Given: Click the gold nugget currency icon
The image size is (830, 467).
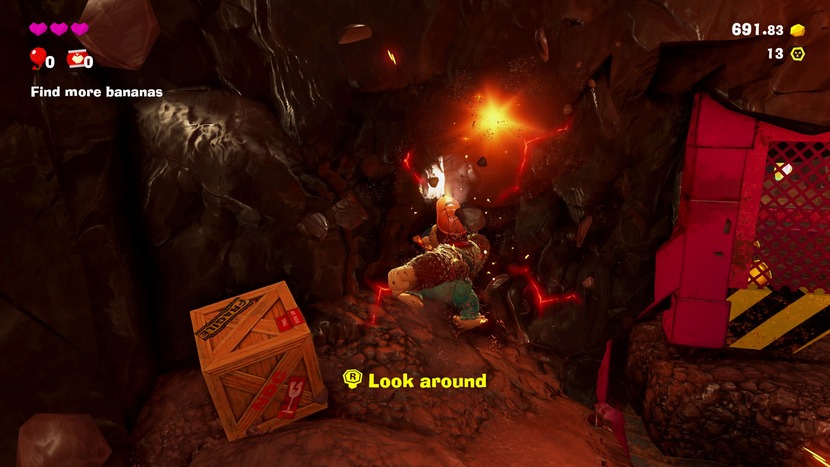Looking at the screenshot, I should pos(798,30).
